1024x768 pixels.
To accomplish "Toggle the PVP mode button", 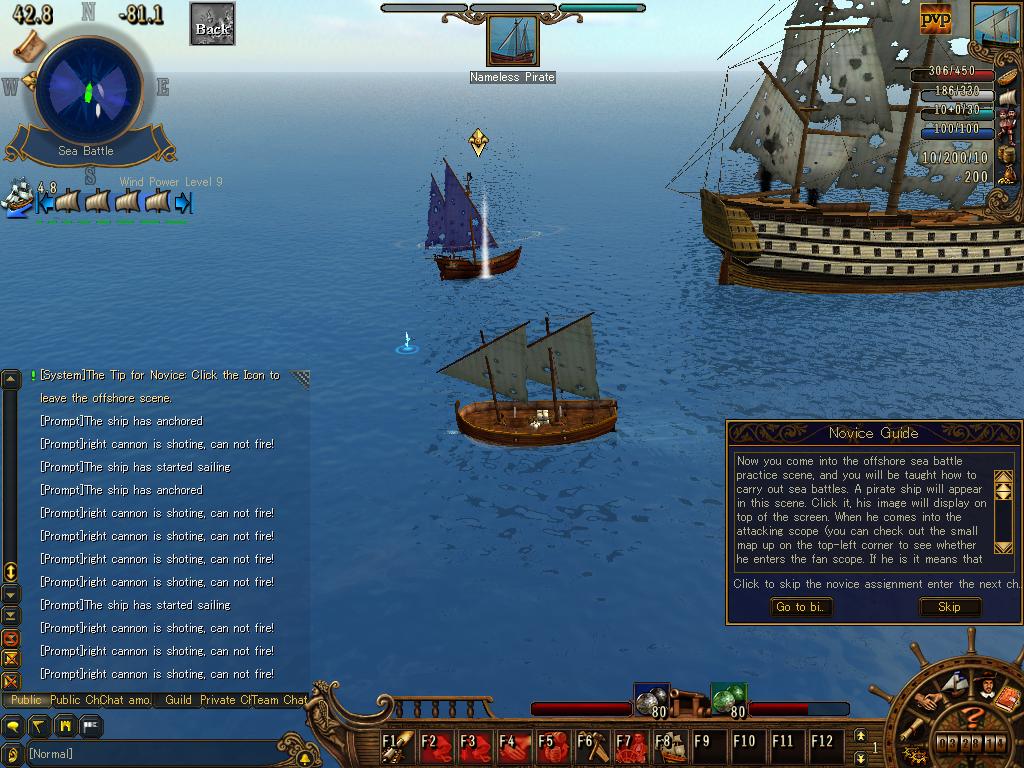I will pyautogui.click(x=935, y=17).
